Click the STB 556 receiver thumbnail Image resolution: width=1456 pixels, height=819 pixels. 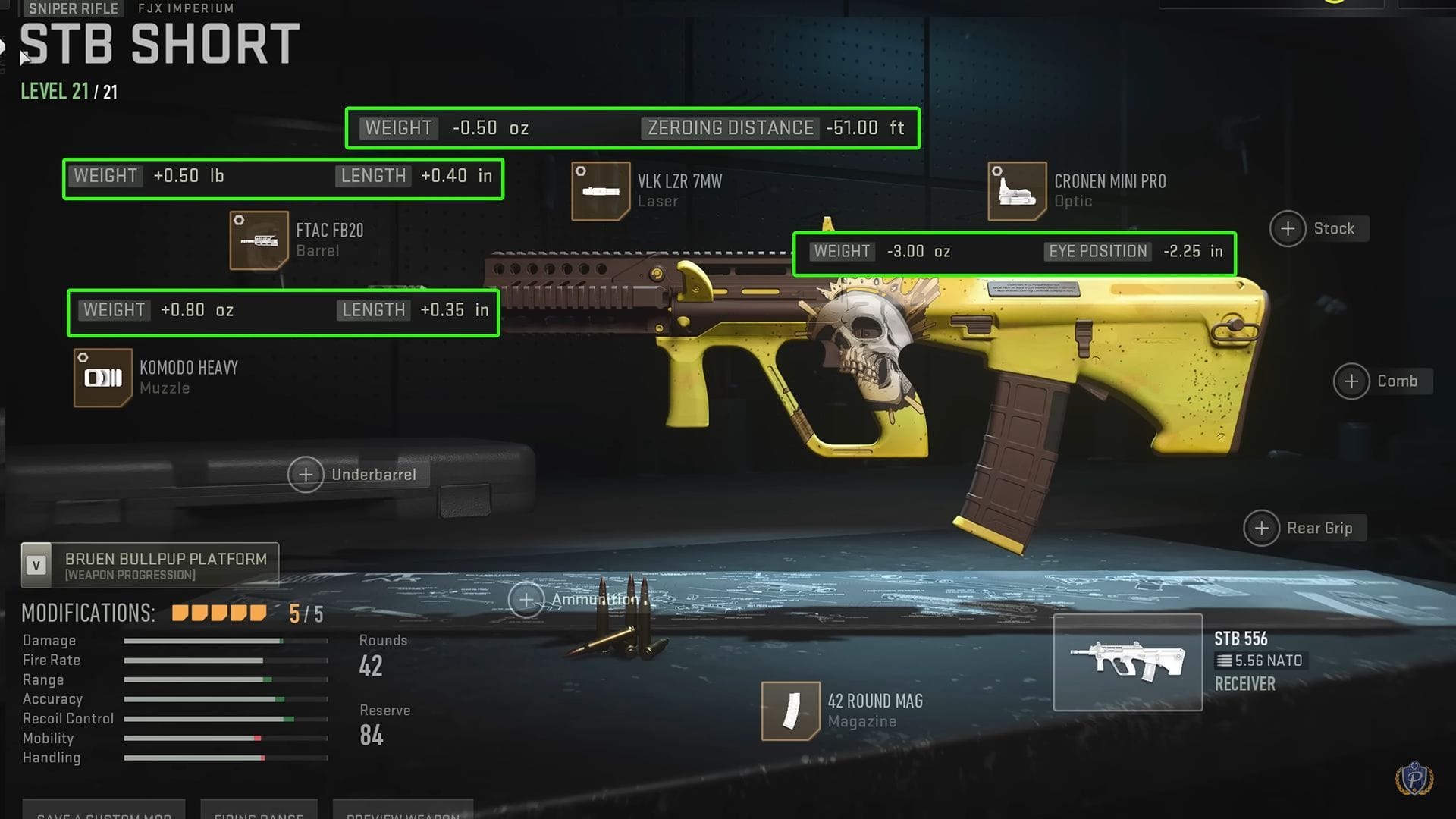click(1128, 661)
